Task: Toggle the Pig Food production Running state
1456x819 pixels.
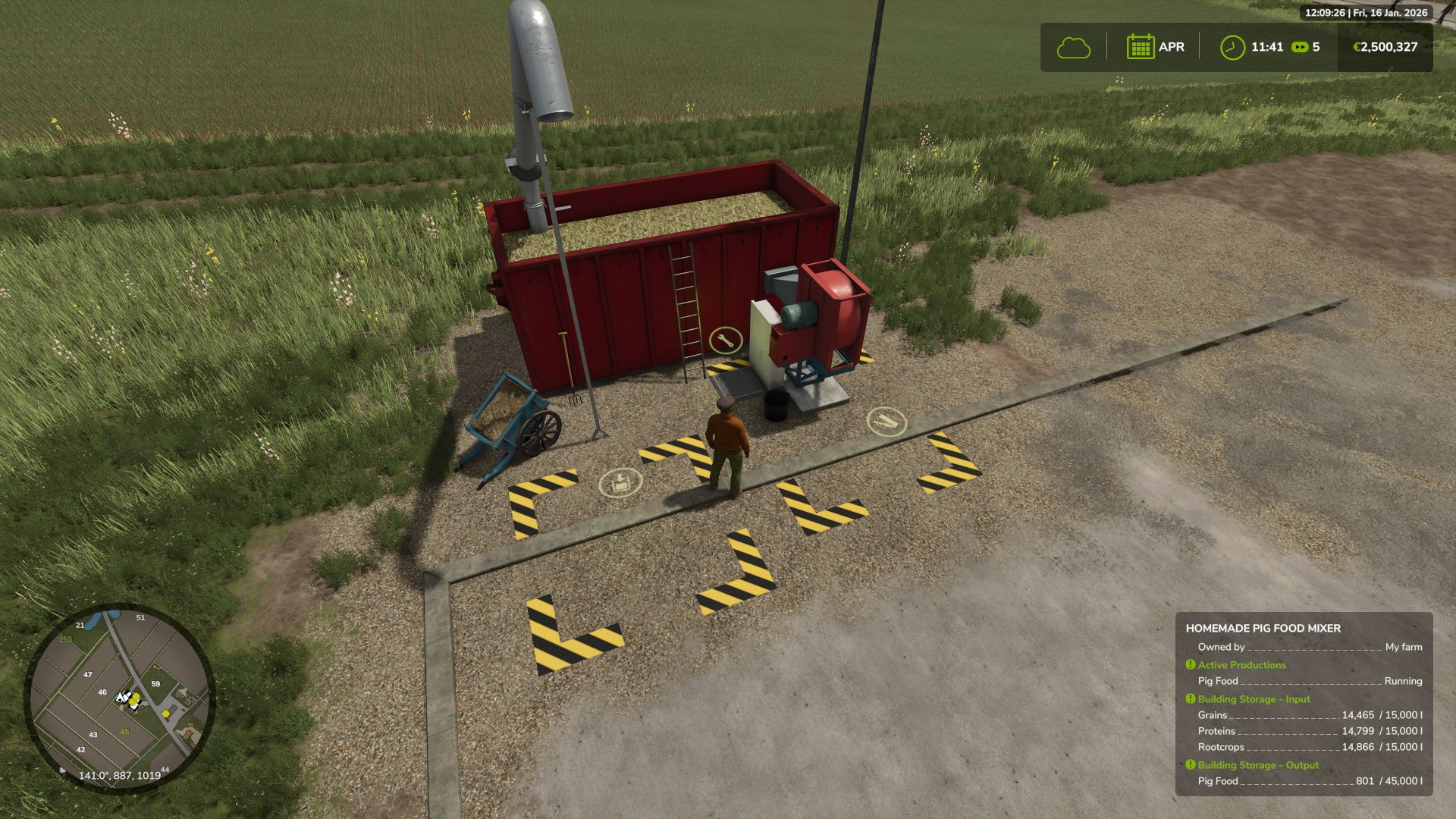Action: click(1403, 681)
